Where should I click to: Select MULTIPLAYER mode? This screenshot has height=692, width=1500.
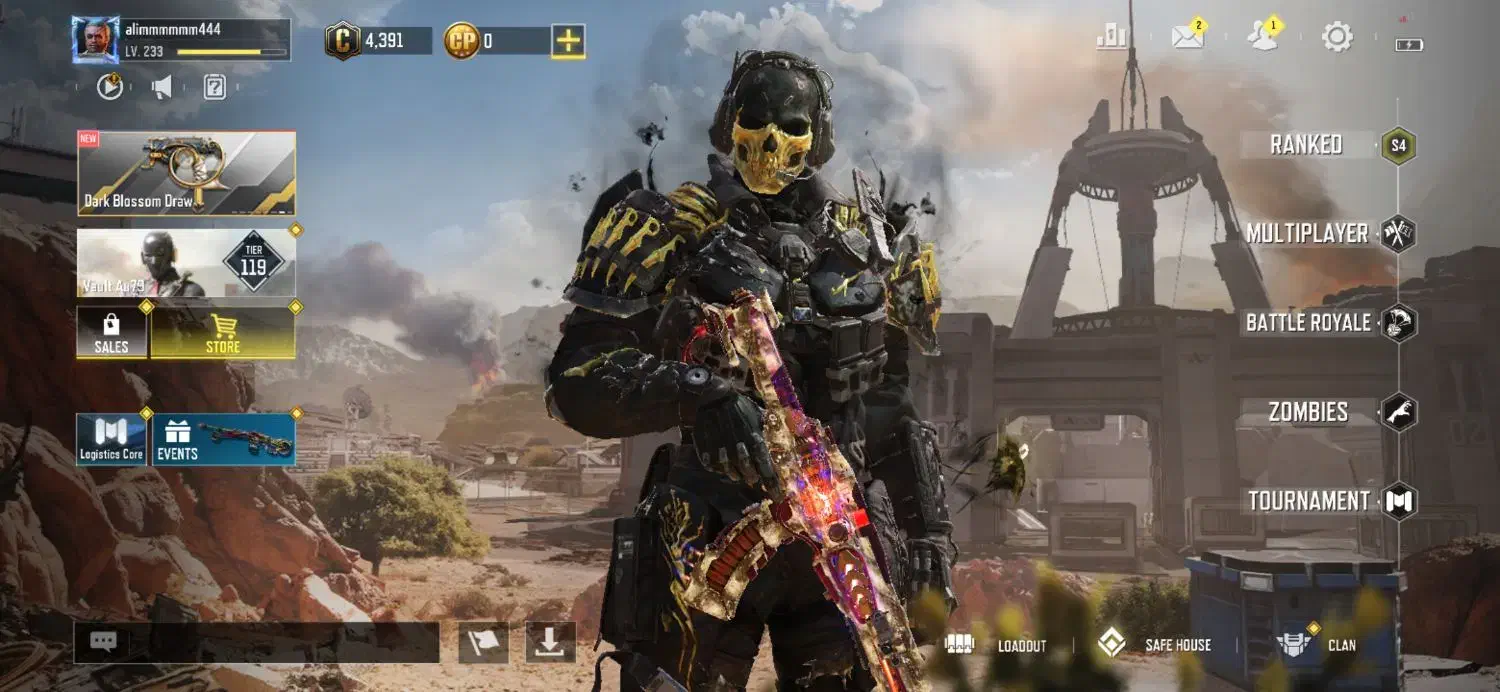click(1307, 234)
